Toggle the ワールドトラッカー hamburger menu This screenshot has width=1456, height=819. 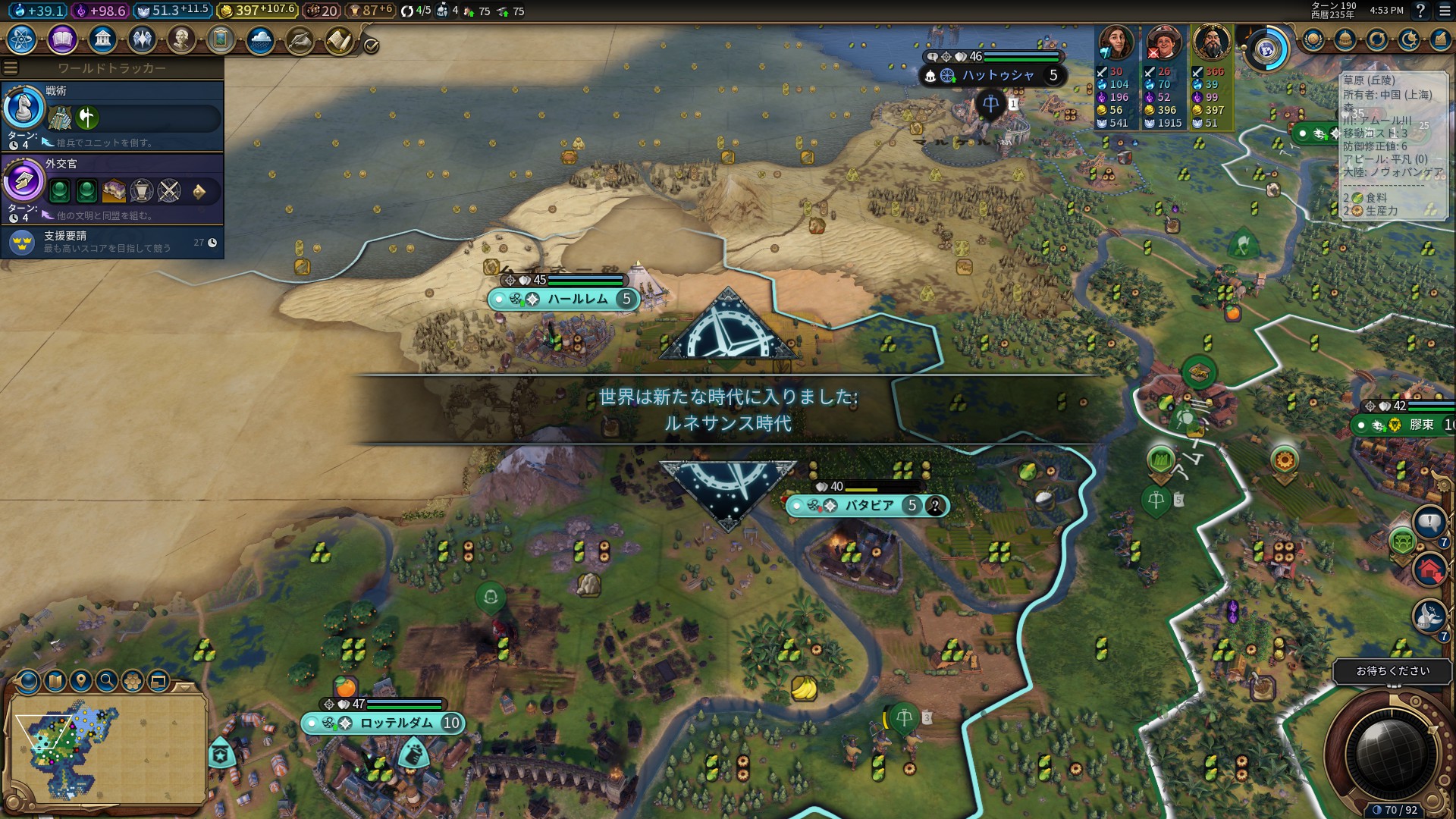[x=11, y=68]
